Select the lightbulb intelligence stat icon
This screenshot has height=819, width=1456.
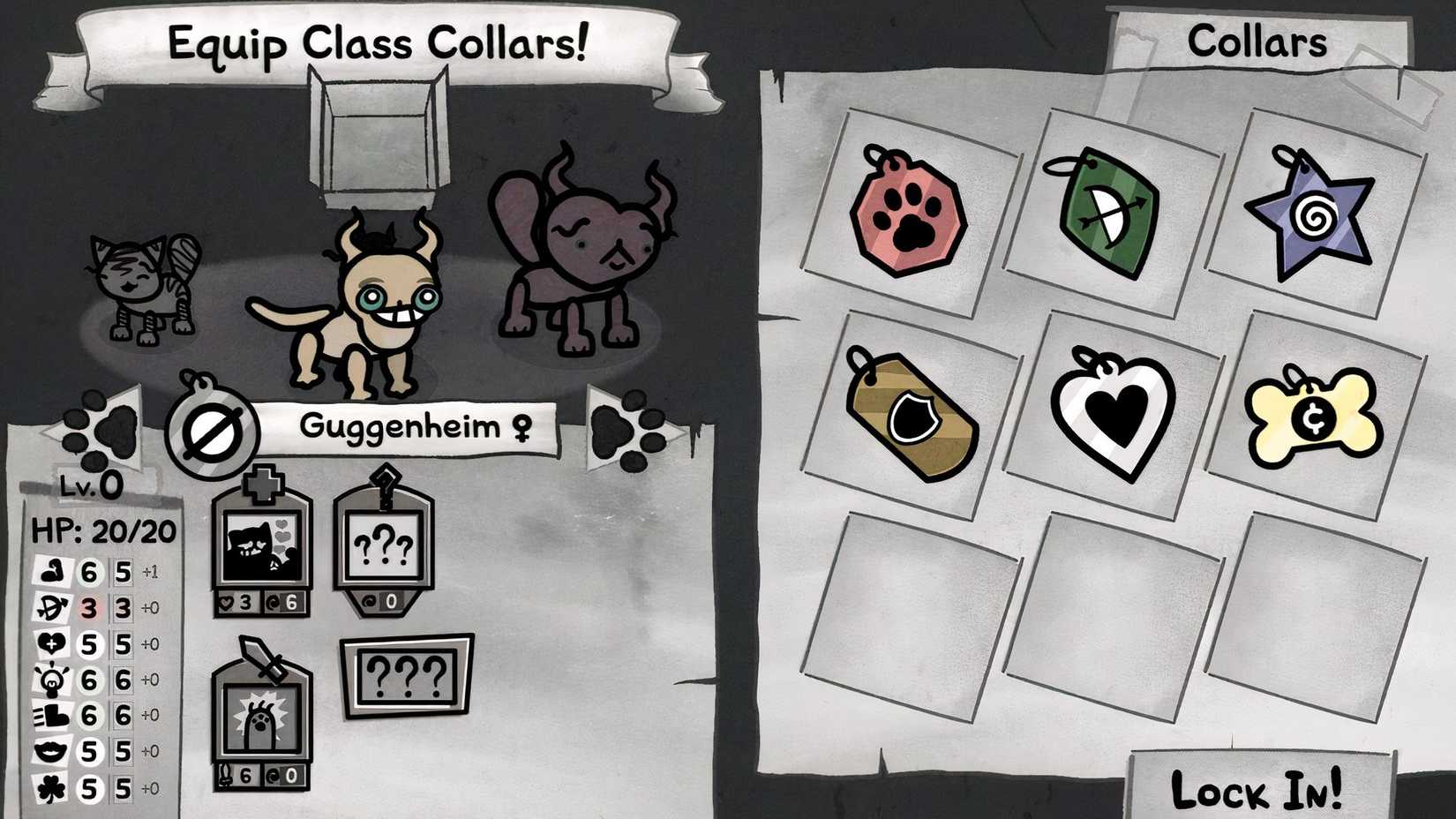50,677
